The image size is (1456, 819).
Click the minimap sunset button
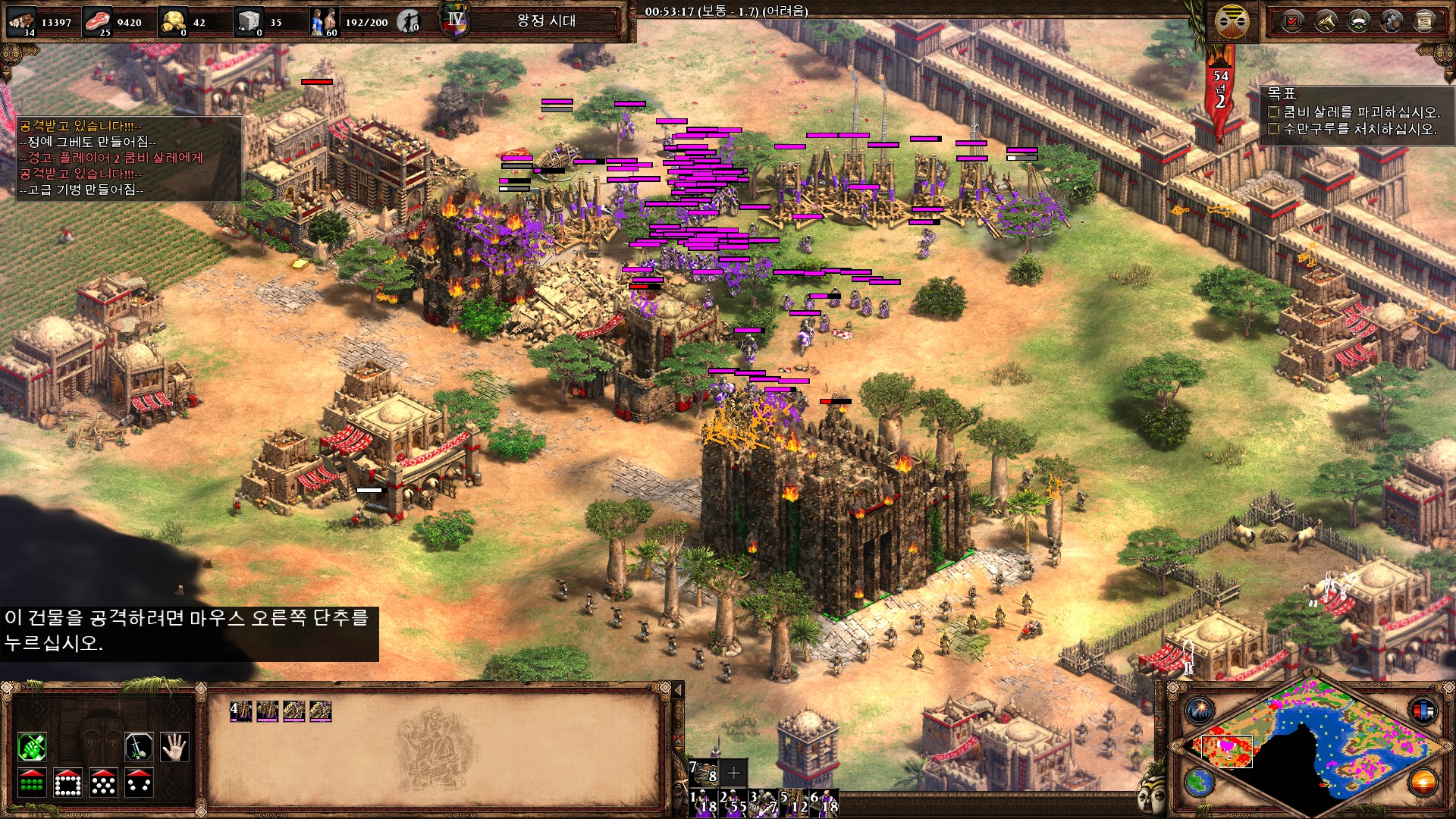click(1423, 782)
